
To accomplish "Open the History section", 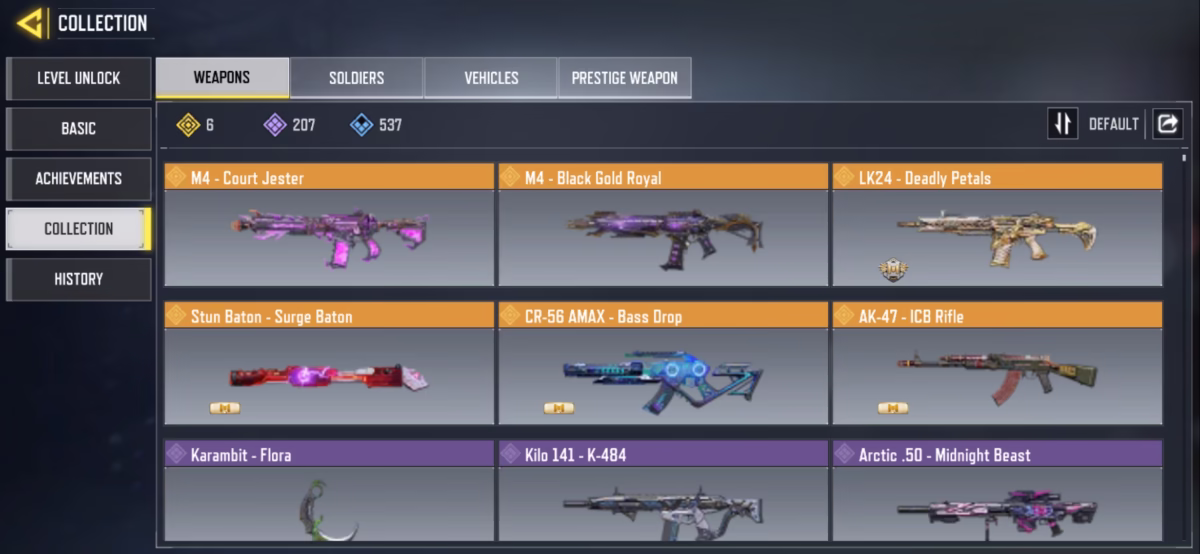I will pos(79,279).
